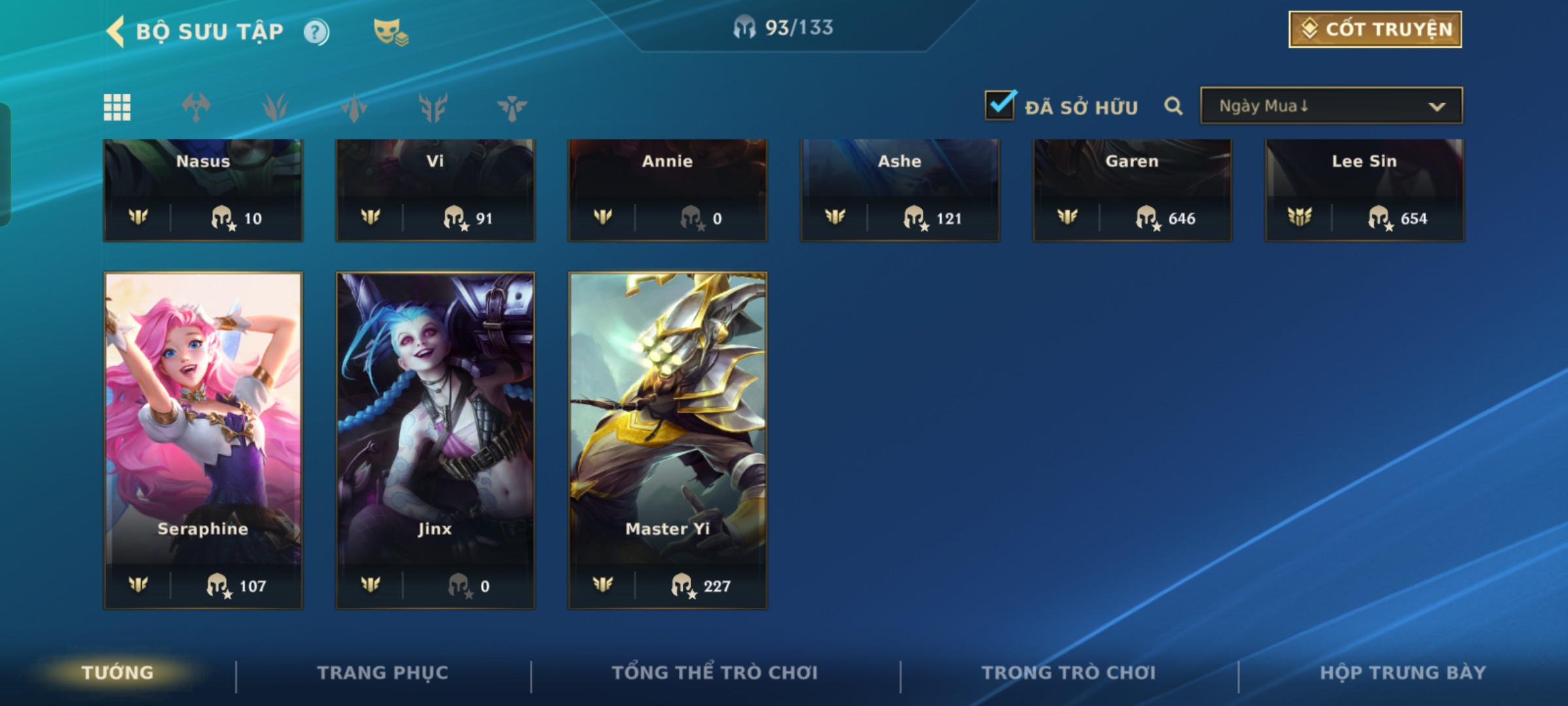1568x706 pixels.
Task: Select the Nasus champion card
Action: tap(203, 190)
